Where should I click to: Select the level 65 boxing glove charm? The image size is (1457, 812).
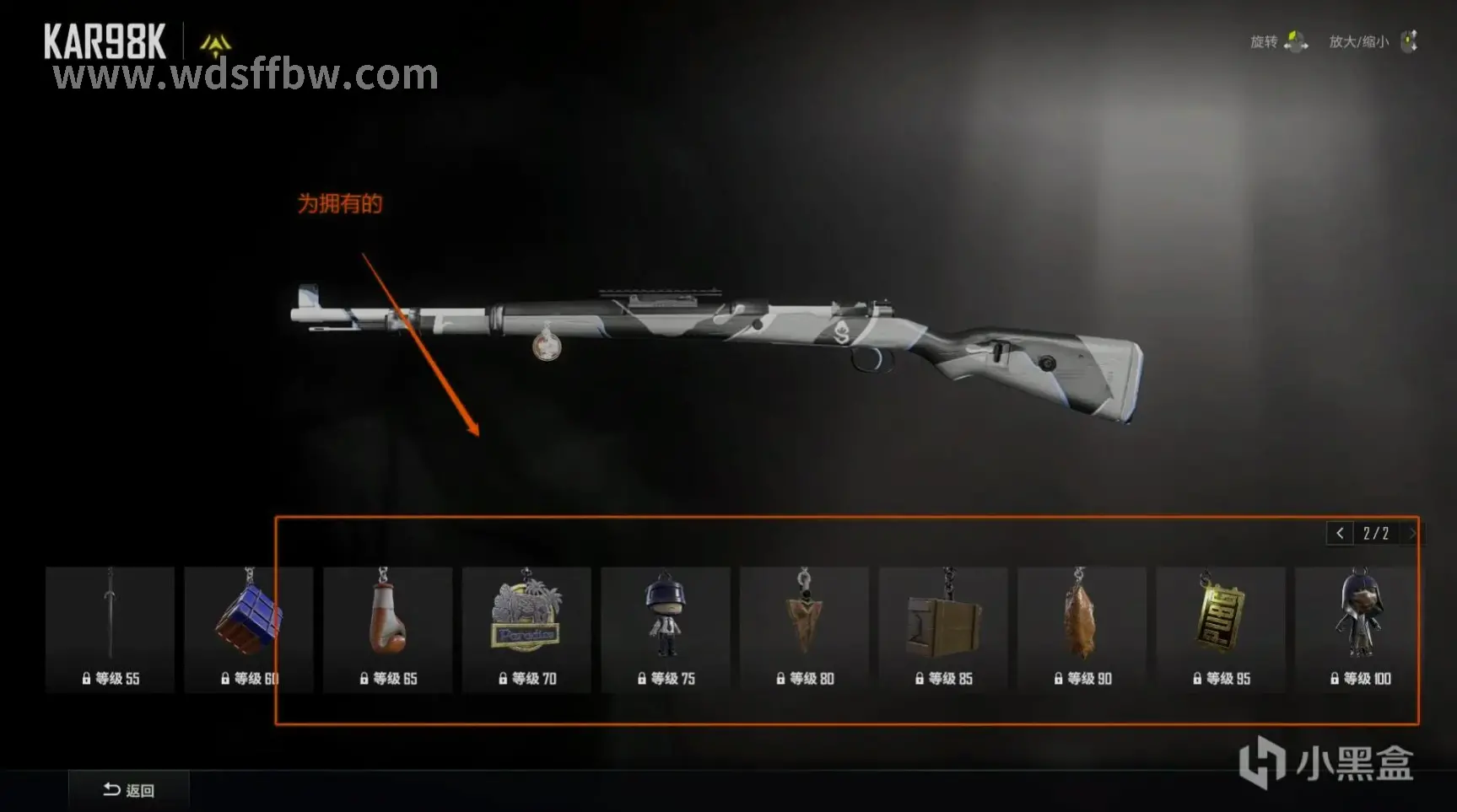click(387, 629)
